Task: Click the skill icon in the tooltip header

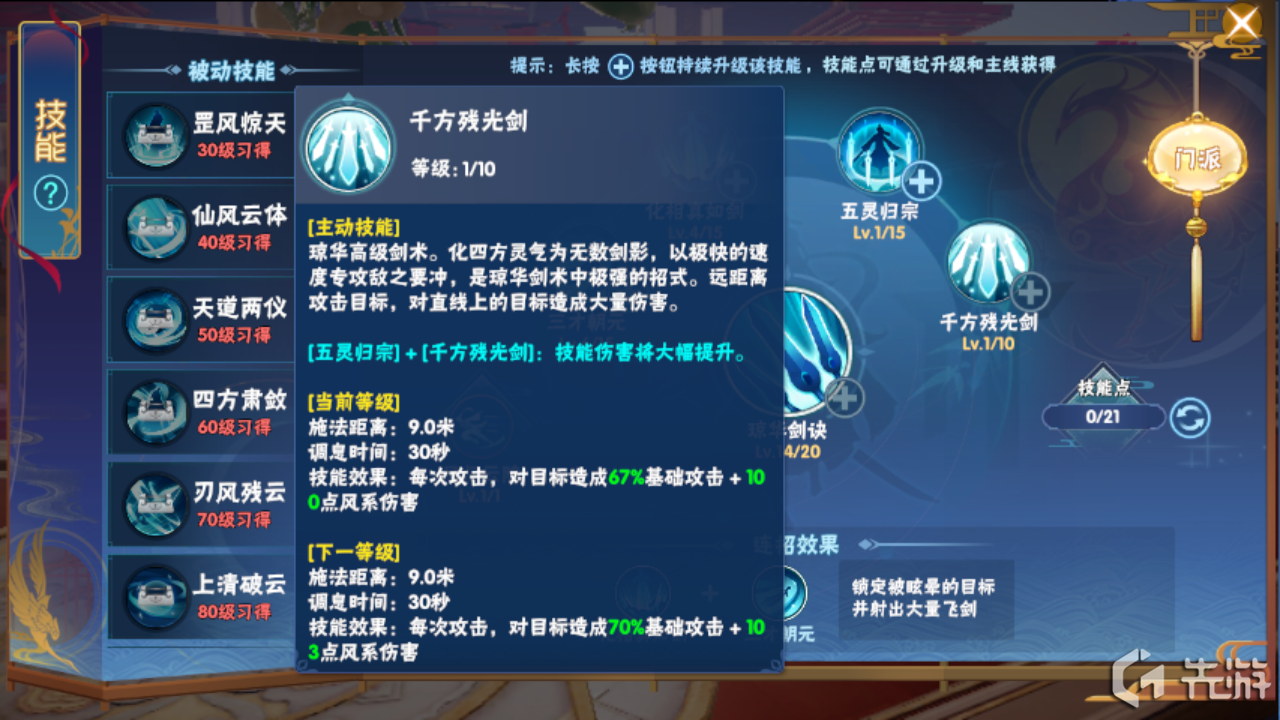Action: (349, 143)
